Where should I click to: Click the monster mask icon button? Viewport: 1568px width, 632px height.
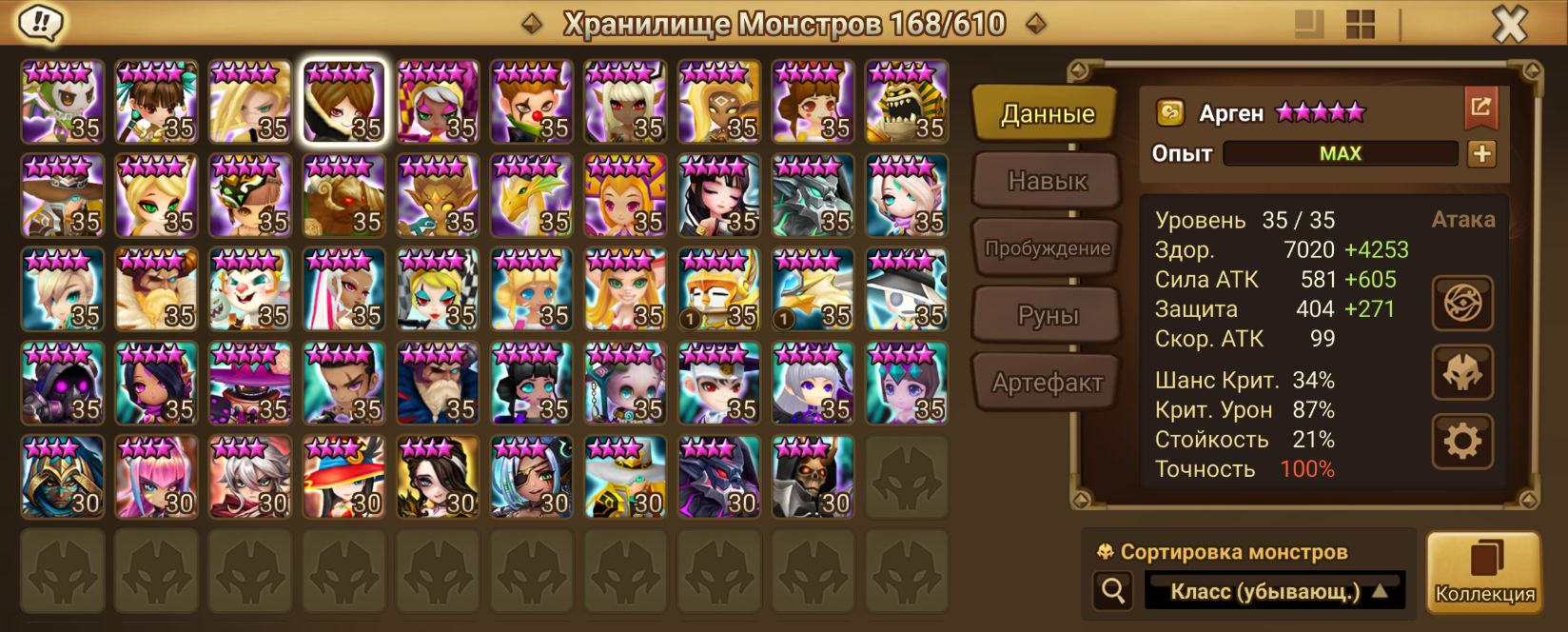pos(1462,372)
